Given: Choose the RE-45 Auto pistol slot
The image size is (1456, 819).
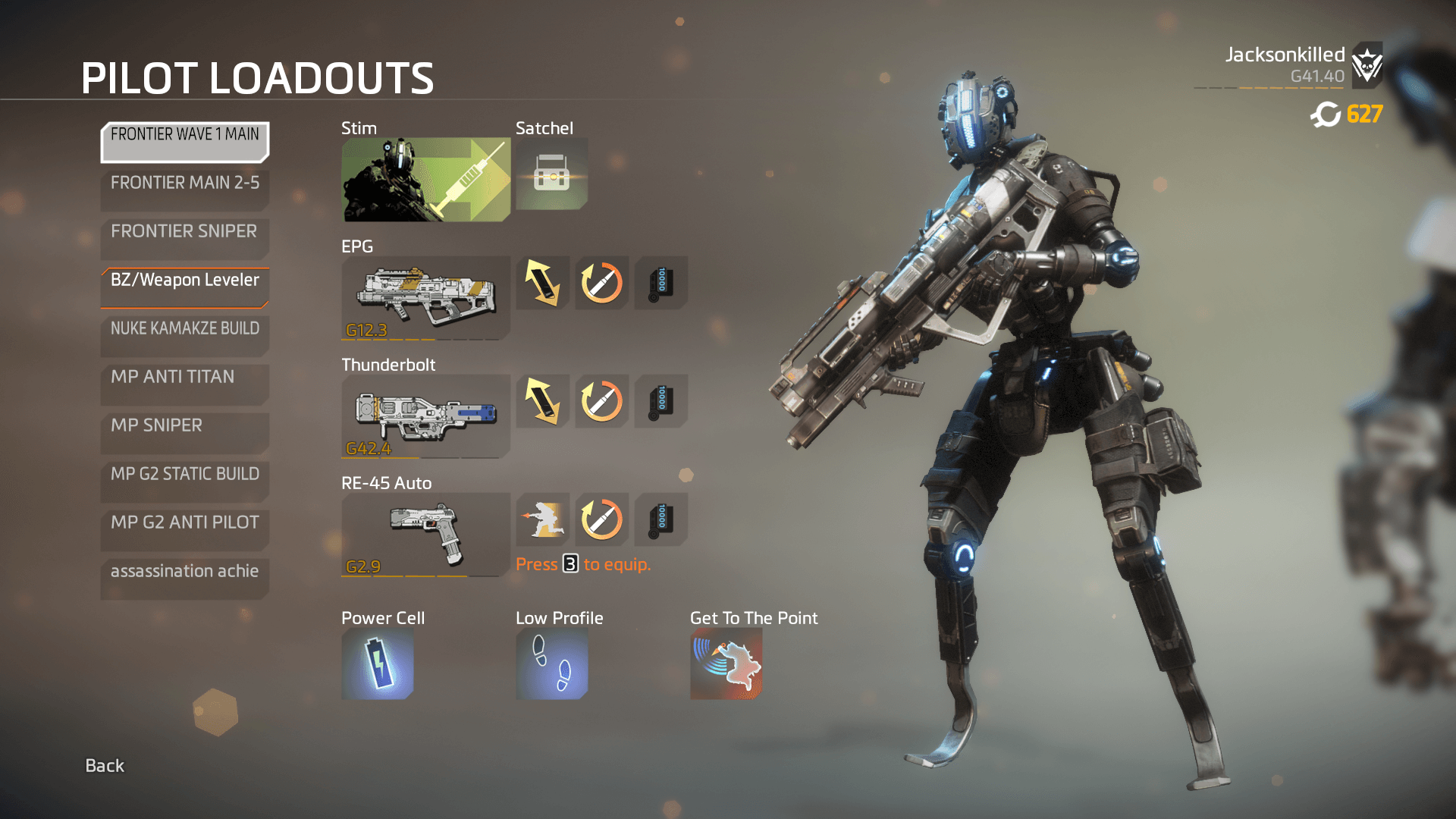Looking at the screenshot, I should pos(425,535).
